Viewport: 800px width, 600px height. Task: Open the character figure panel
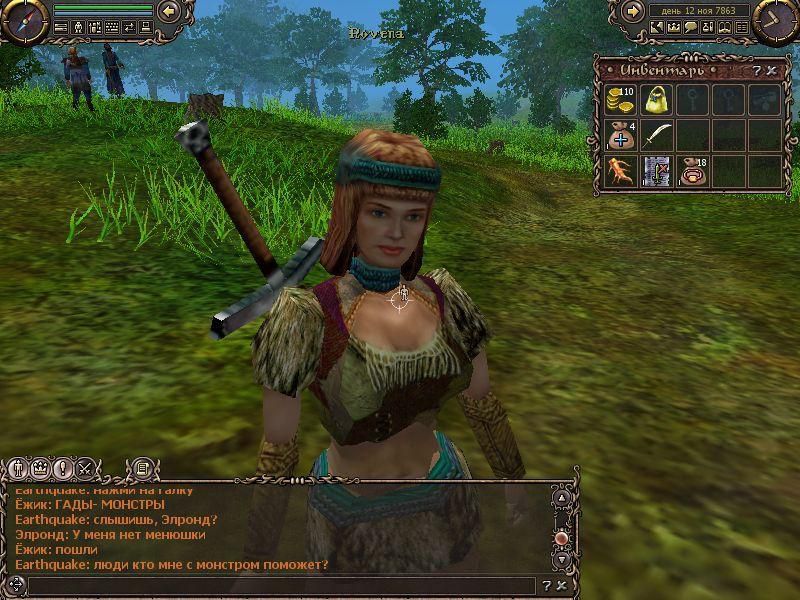(x=77, y=27)
